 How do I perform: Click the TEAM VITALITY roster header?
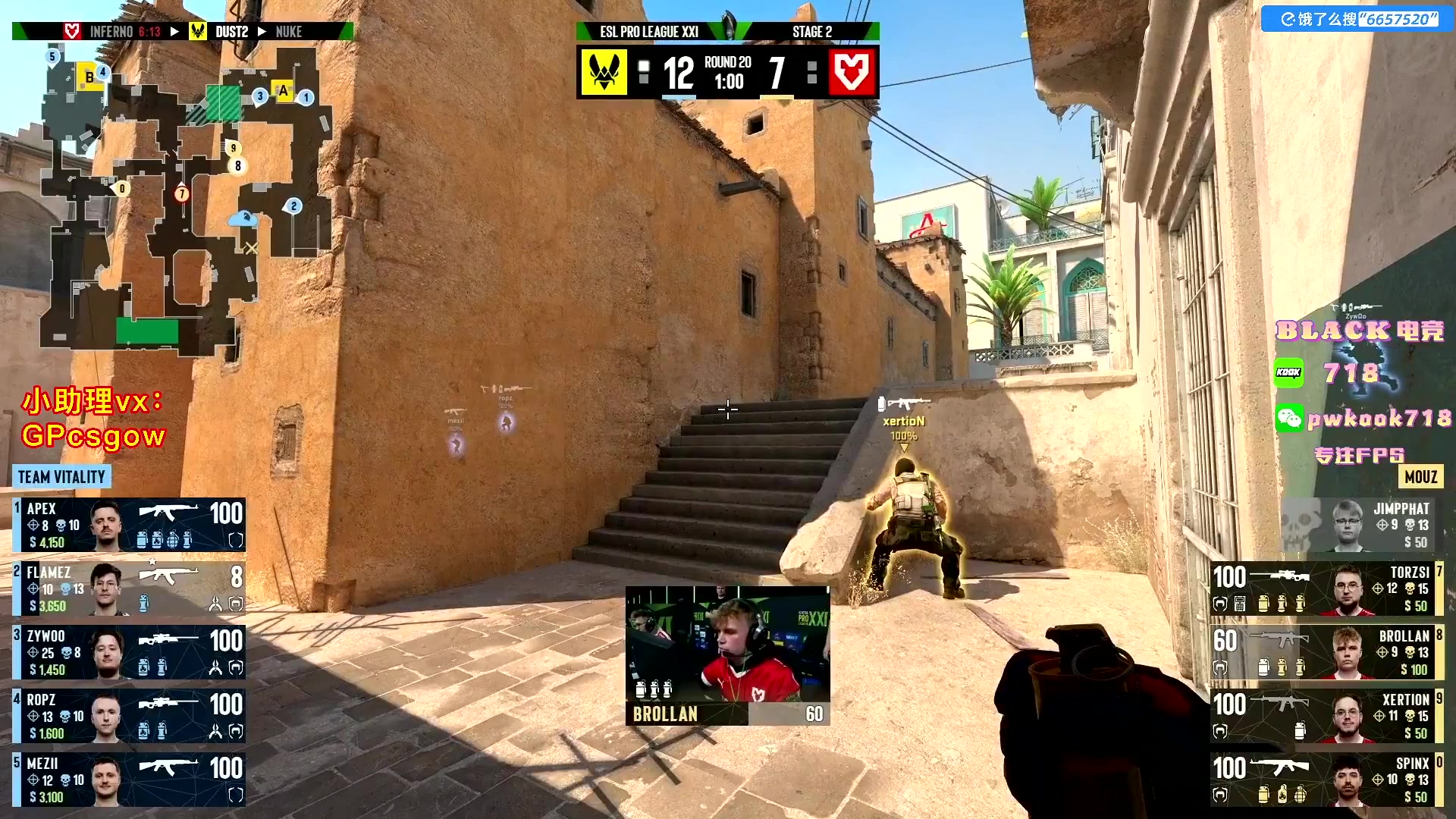click(x=61, y=477)
